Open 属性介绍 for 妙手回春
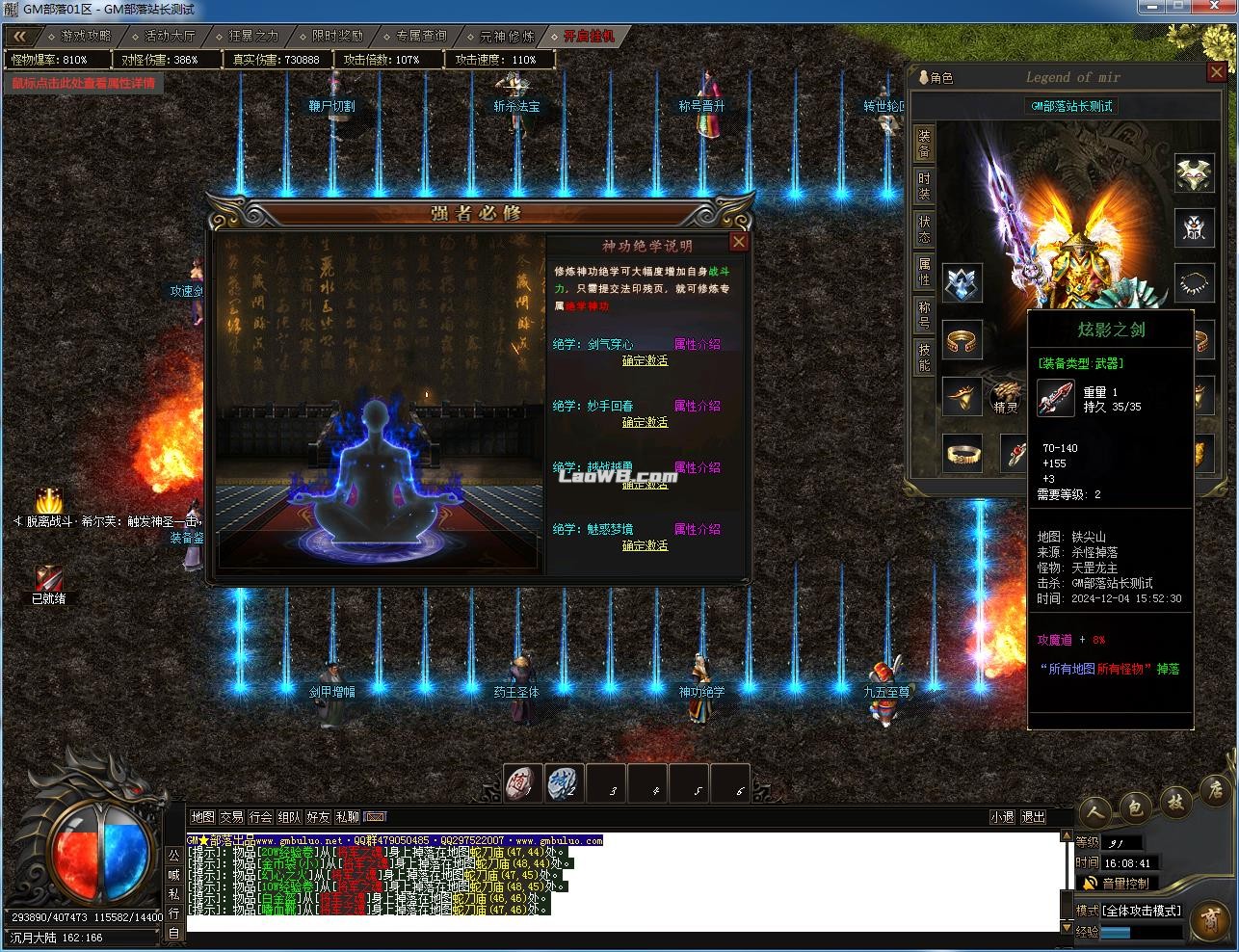The image size is (1239, 952). point(697,406)
